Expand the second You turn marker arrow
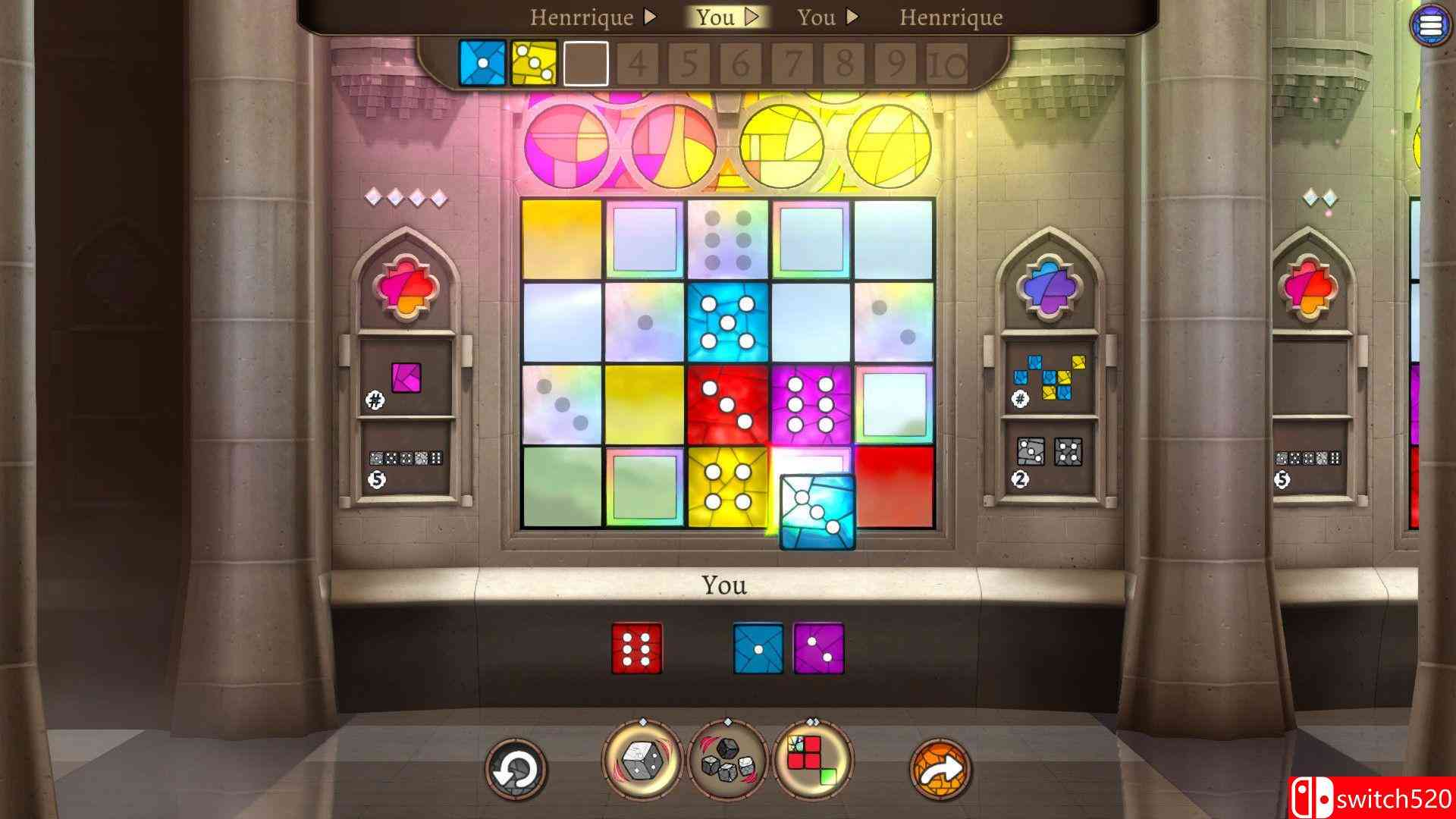 [853, 17]
